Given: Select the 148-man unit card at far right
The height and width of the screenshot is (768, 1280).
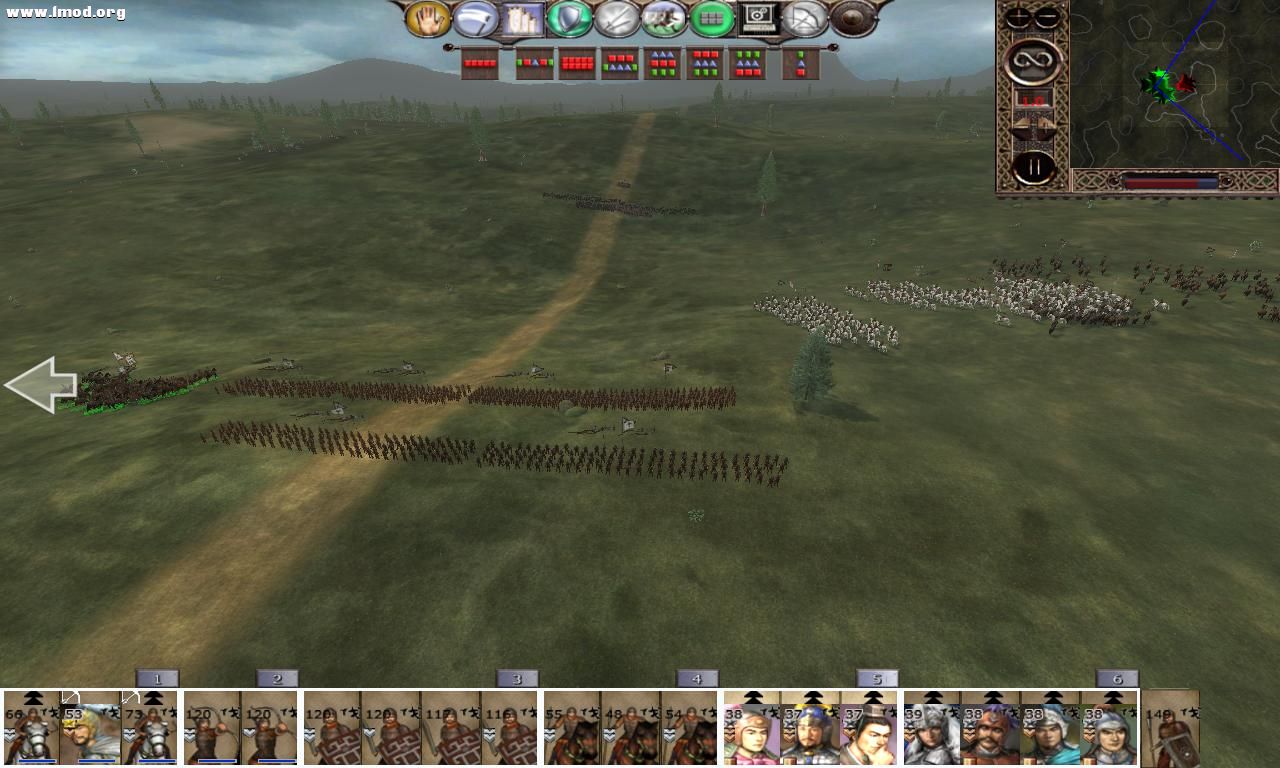Looking at the screenshot, I should (1170, 730).
